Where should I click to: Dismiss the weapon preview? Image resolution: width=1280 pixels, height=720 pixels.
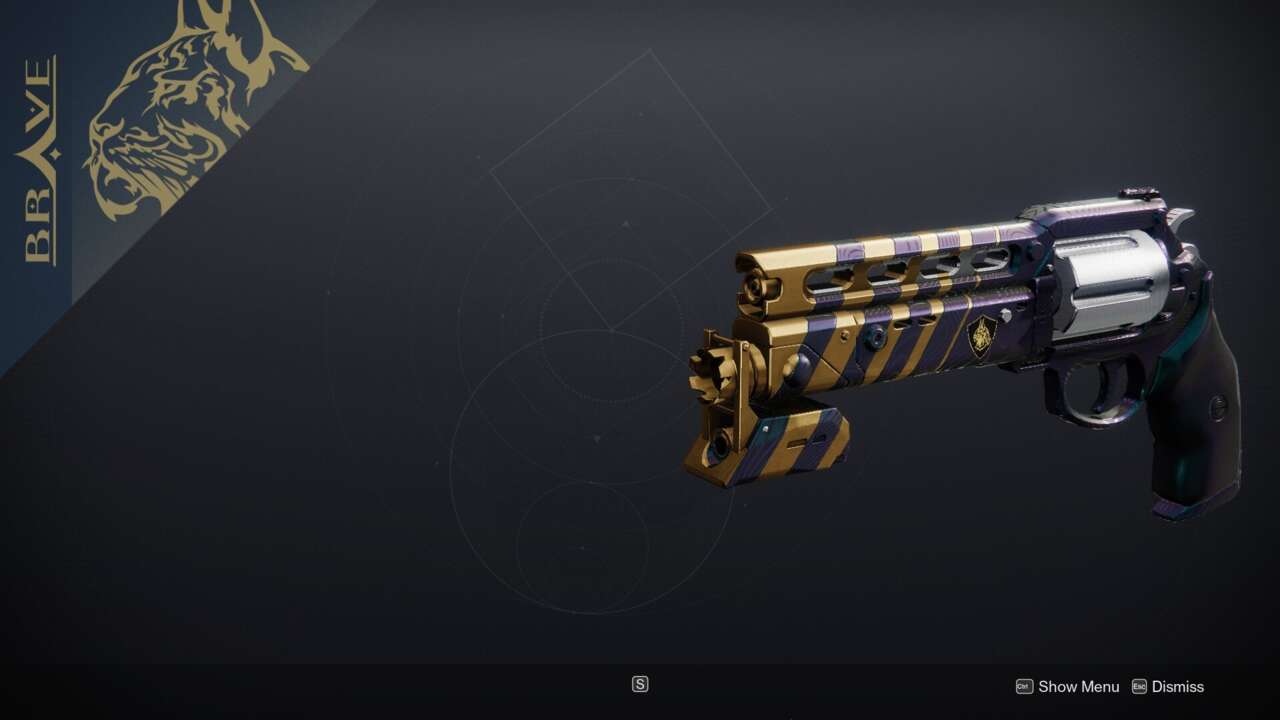click(1177, 687)
